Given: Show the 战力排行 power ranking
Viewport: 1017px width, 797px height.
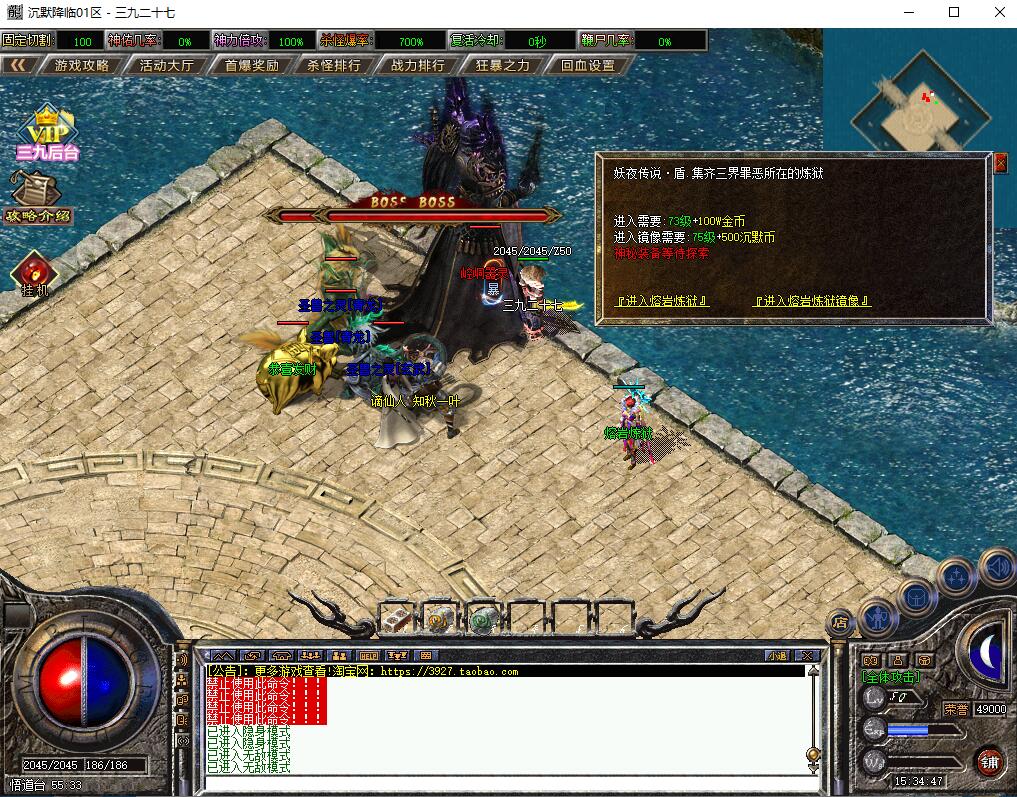Looking at the screenshot, I should tap(418, 66).
